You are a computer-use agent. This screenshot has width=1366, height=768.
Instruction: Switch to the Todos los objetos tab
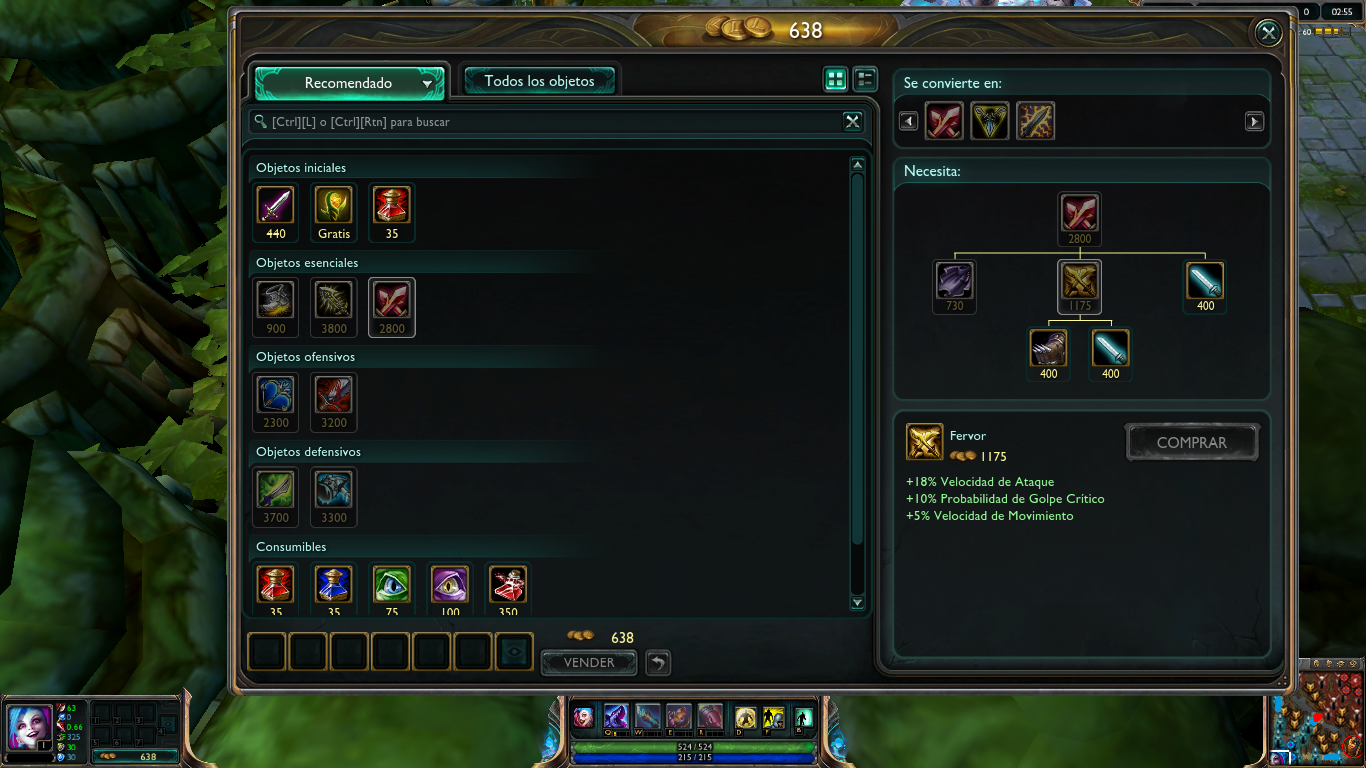pyautogui.click(x=540, y=79)
